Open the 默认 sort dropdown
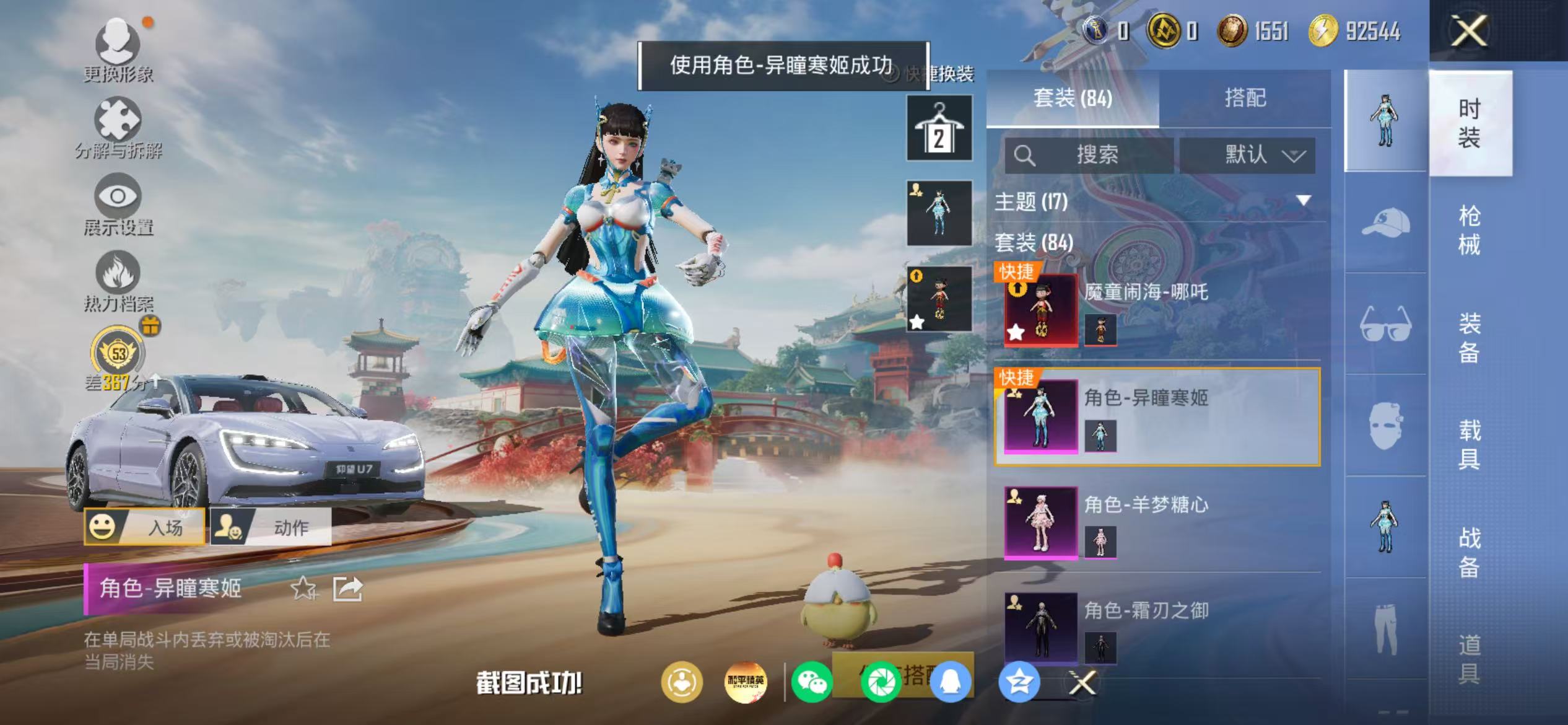This screenshot has height=725, width=1568. (1247, 156)
